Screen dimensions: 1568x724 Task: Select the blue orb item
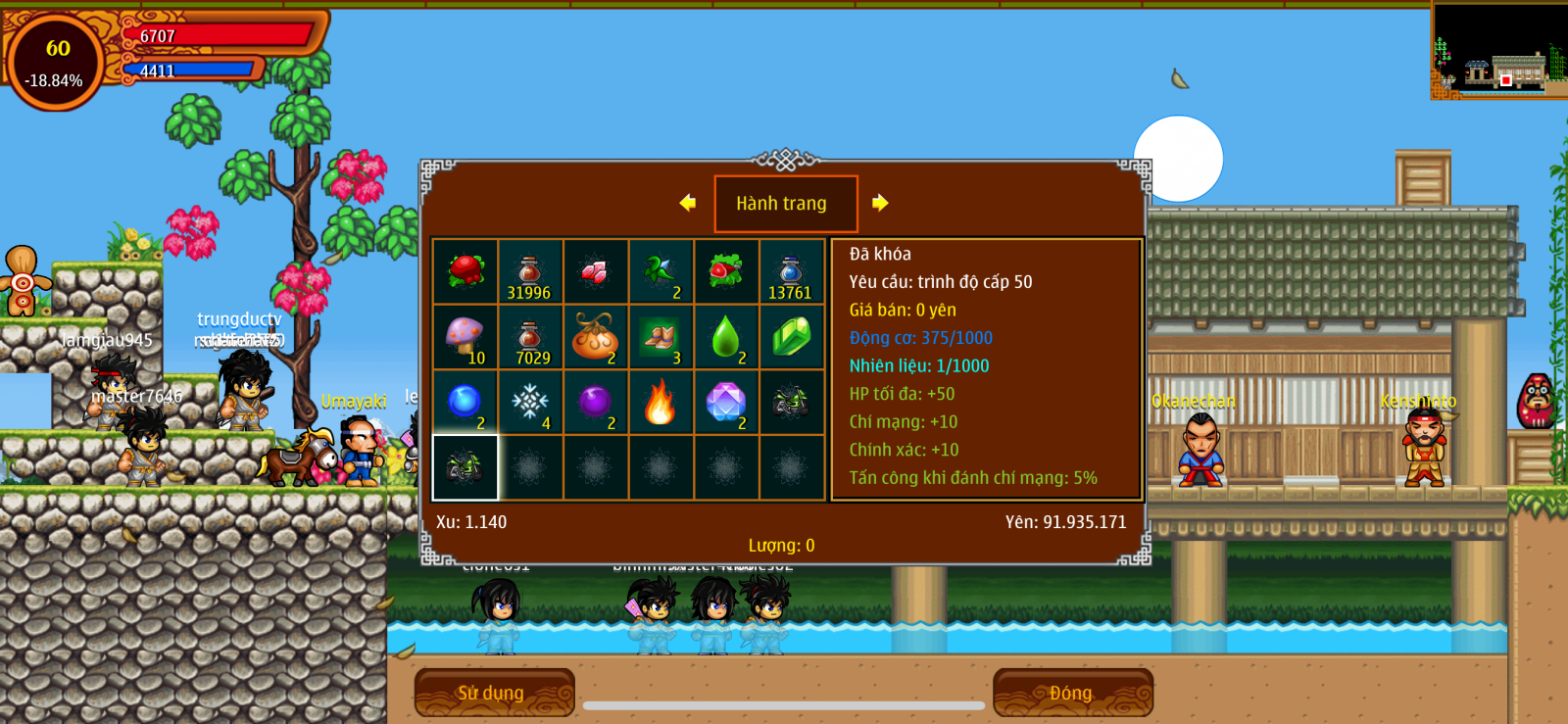465,402
